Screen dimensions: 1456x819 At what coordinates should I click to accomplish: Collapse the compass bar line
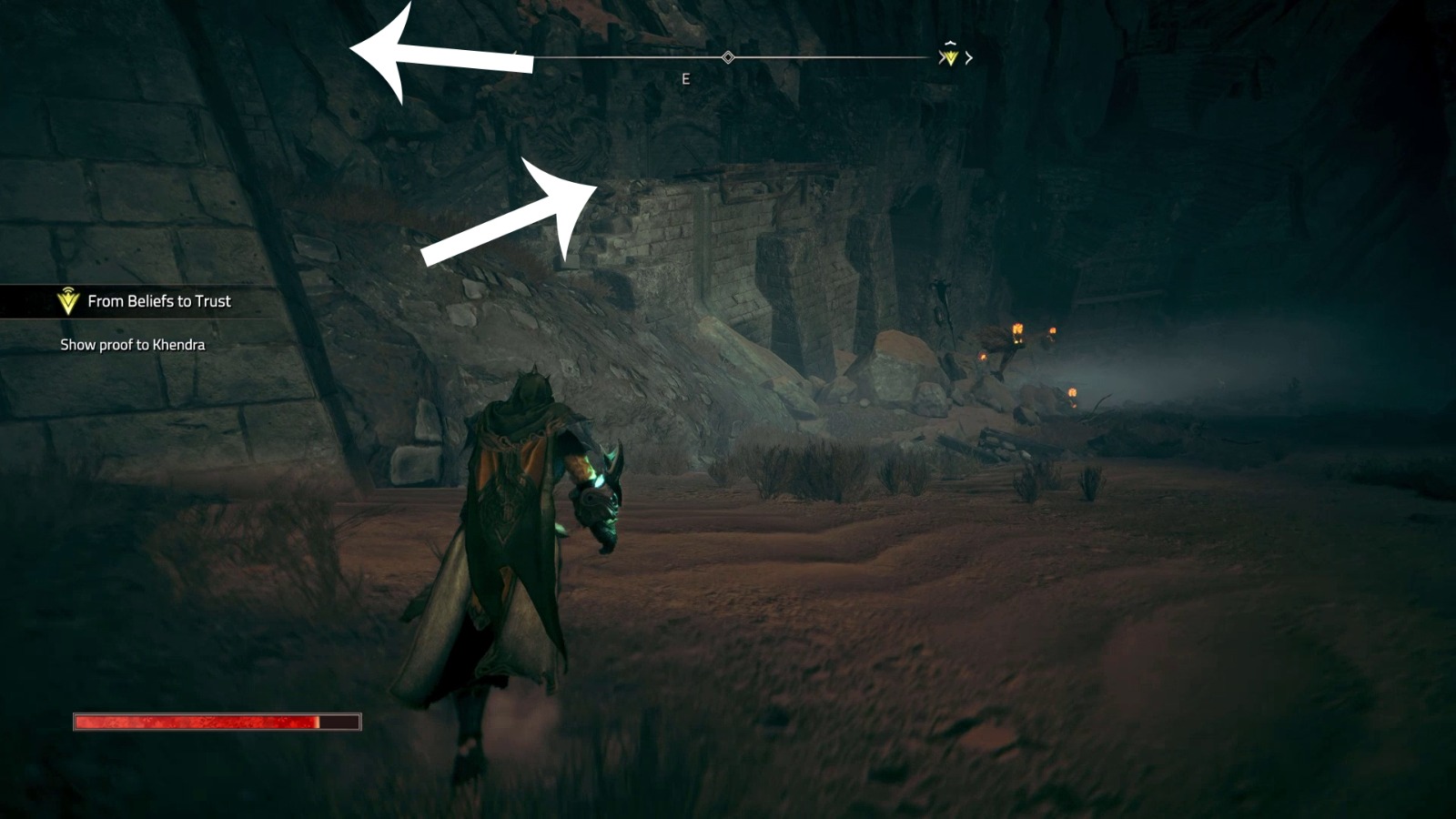pos(819,56)
